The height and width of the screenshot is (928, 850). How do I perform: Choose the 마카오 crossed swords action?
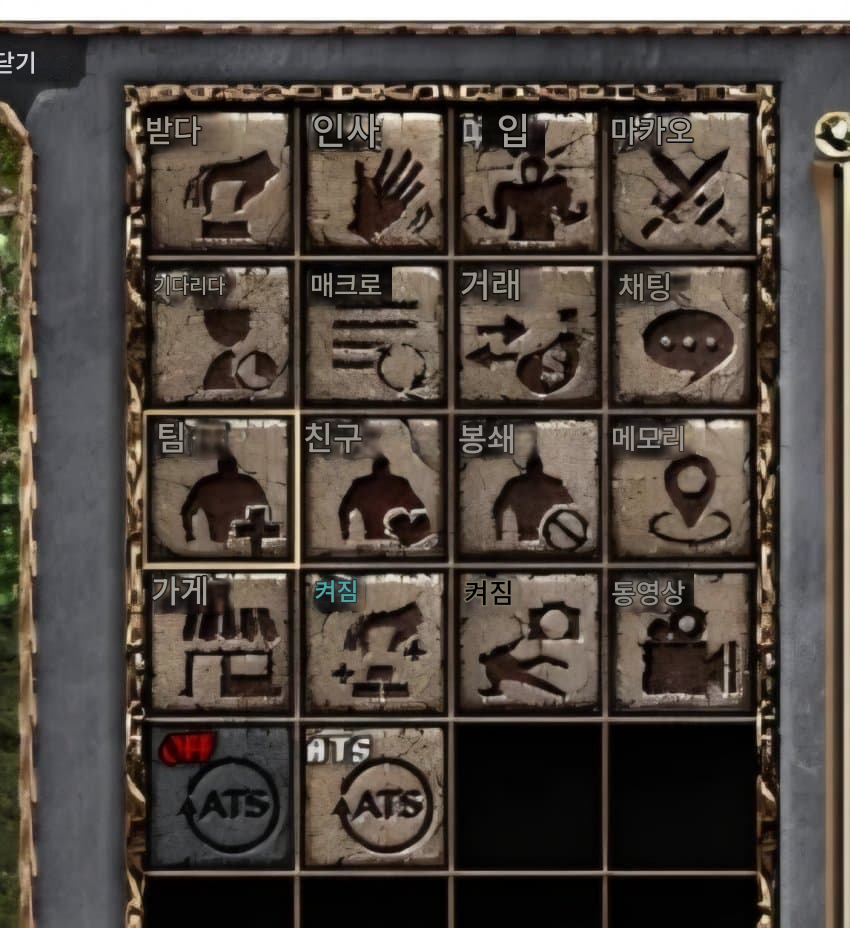click(x=682, y=181)
